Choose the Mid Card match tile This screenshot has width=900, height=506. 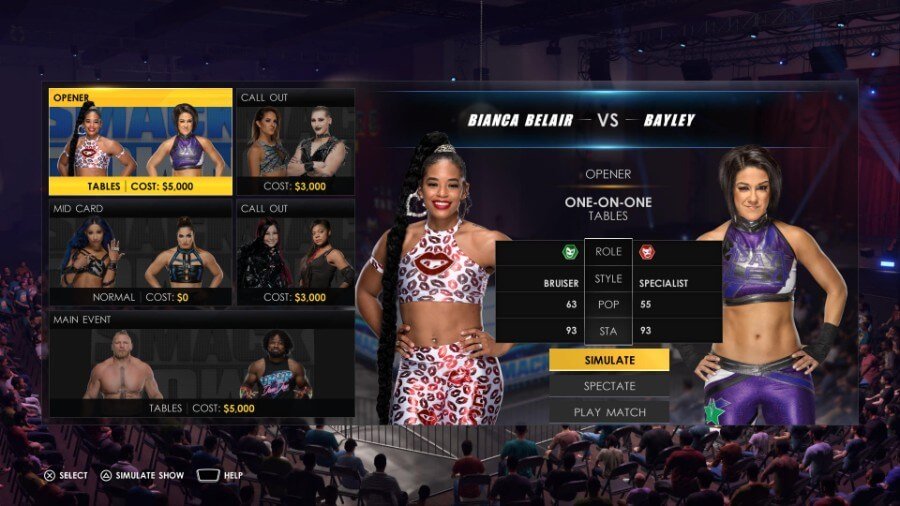[141, 253]
